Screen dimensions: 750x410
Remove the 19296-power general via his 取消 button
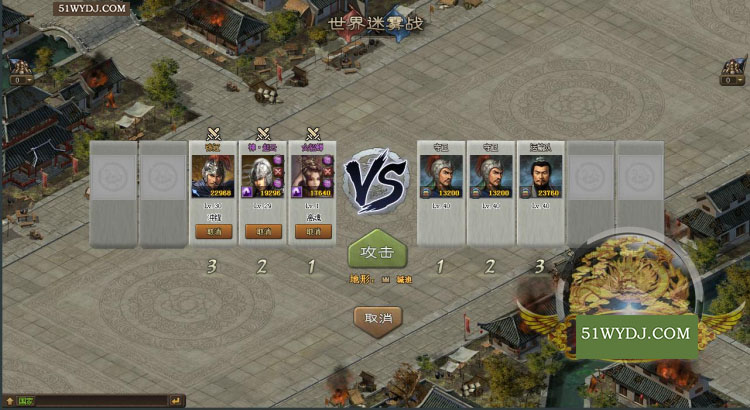263,231
